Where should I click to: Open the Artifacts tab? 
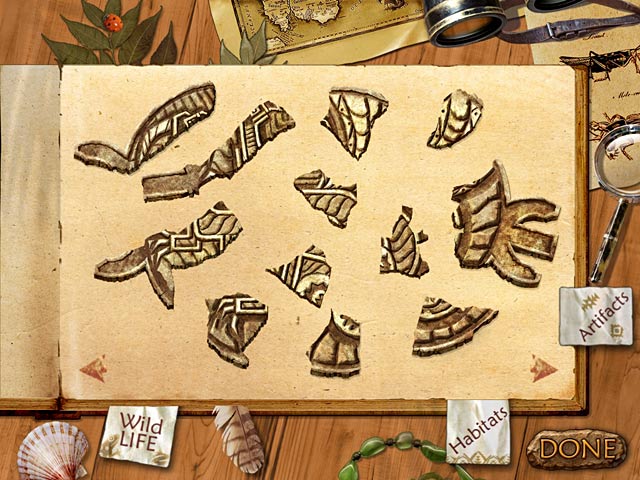coord(596,315)
